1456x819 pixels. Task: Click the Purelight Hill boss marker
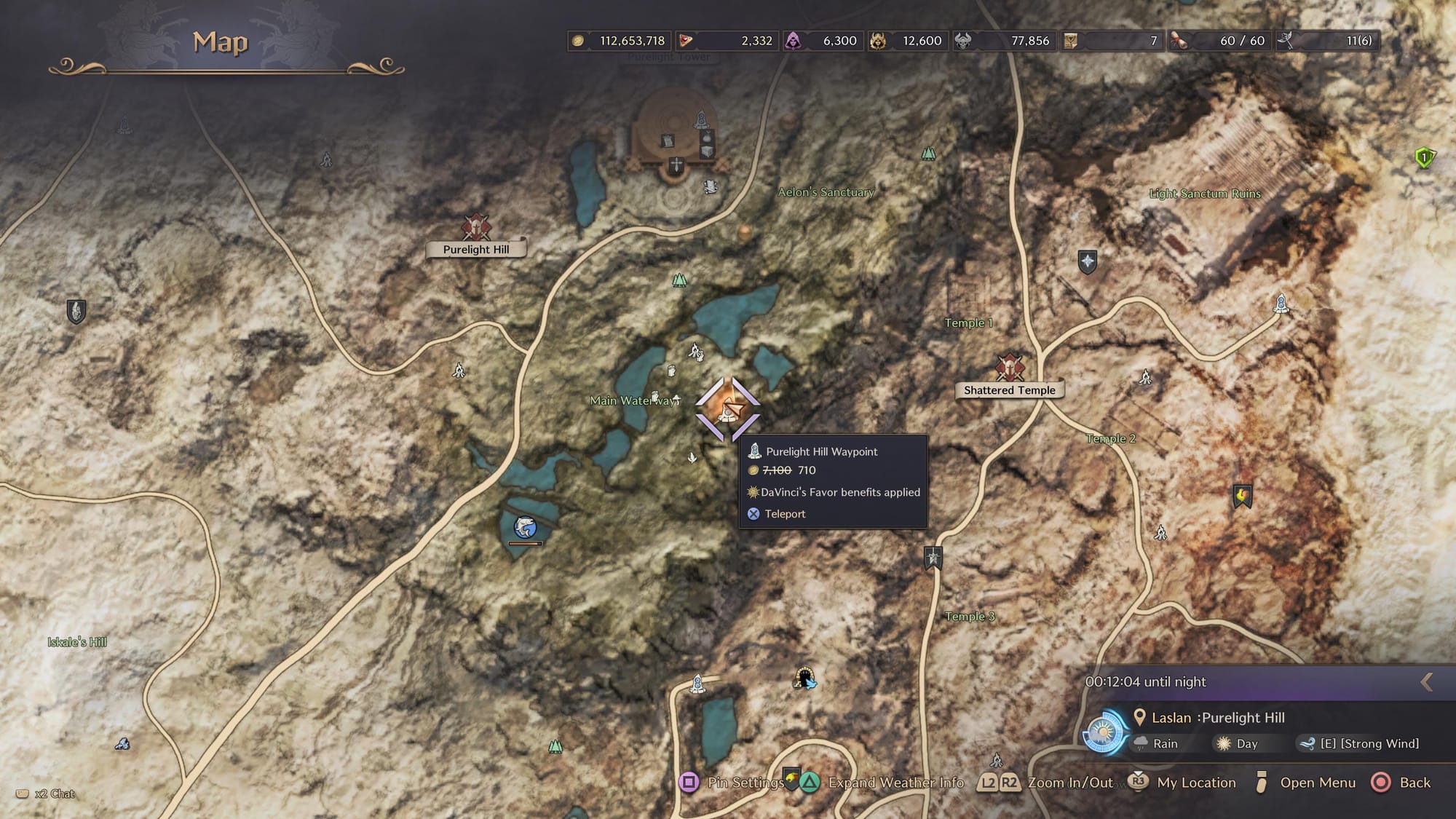point(476,227)
